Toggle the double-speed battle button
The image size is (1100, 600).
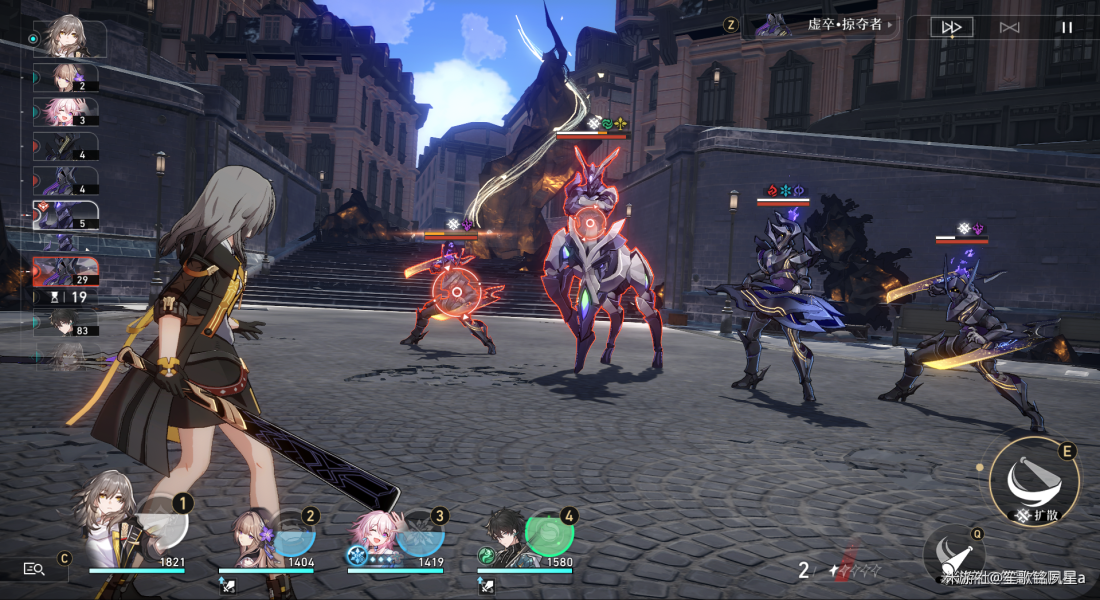click(951, 27)
